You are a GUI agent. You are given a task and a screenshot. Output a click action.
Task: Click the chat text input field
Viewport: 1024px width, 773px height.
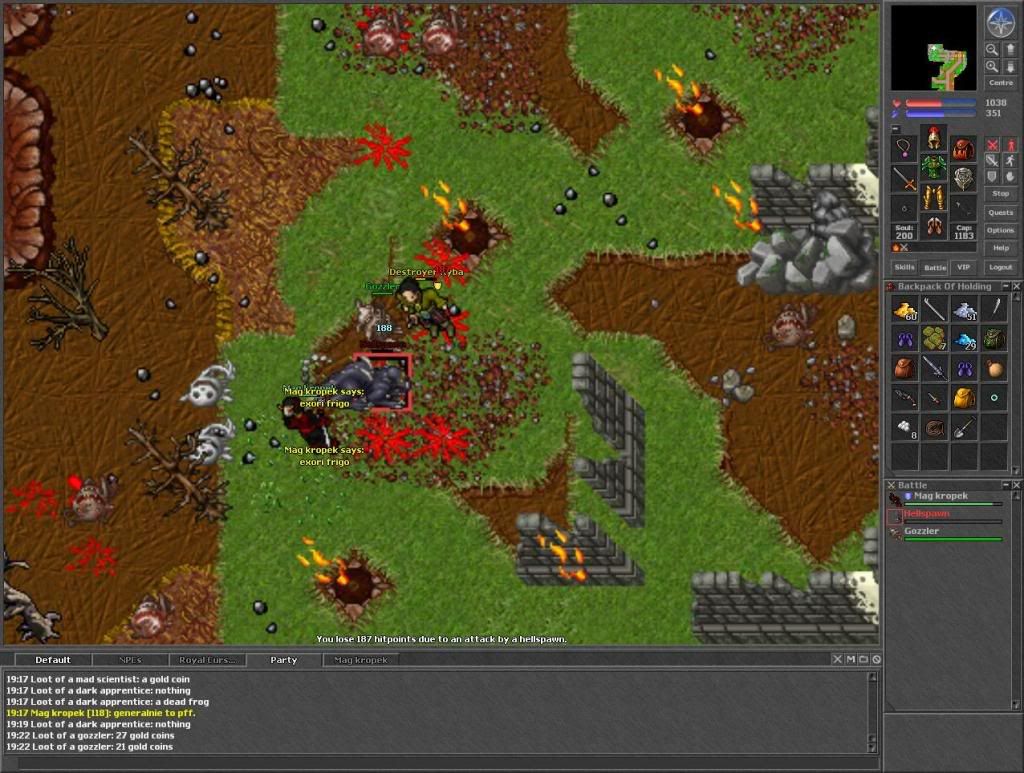click(440, 763)
